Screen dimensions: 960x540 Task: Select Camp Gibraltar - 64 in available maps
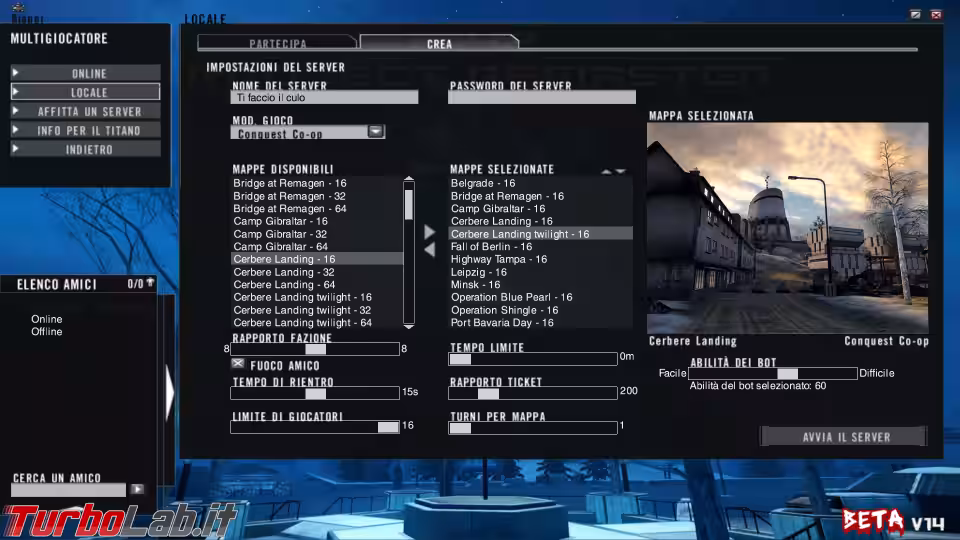click(x=281, y=246)
